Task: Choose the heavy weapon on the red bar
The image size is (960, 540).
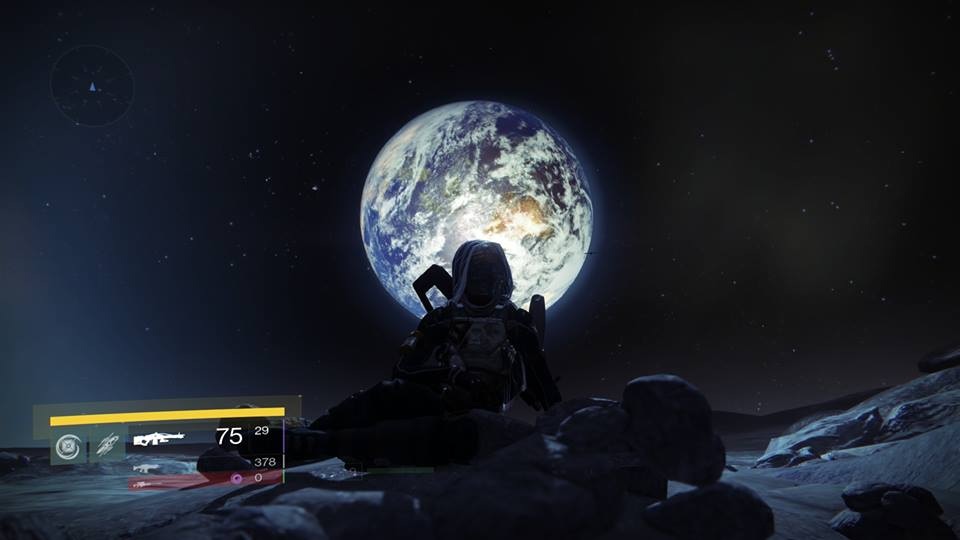Action: pos(146,483)
